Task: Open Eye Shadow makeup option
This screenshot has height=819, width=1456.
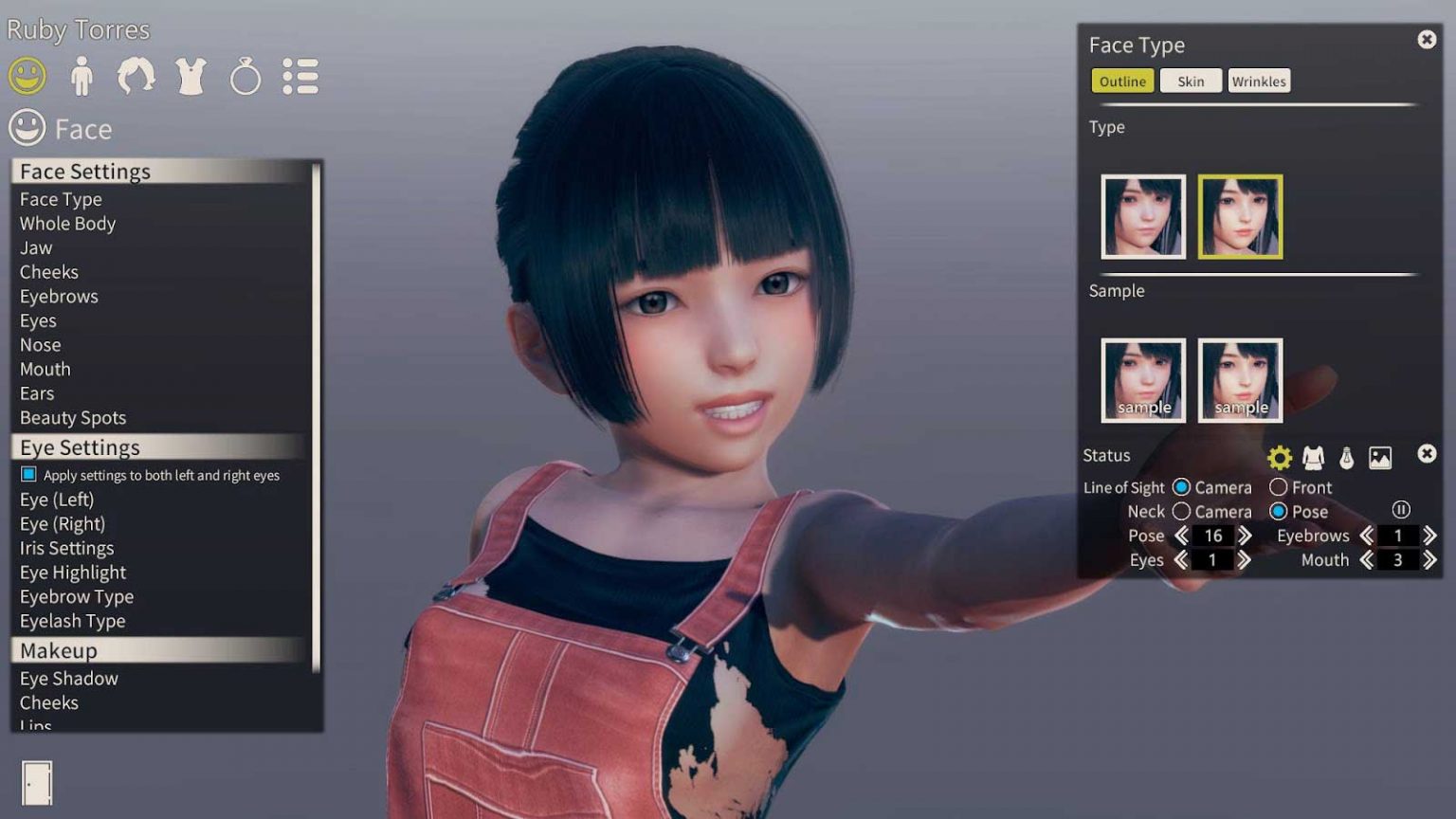Action: (x=69, y=679)
